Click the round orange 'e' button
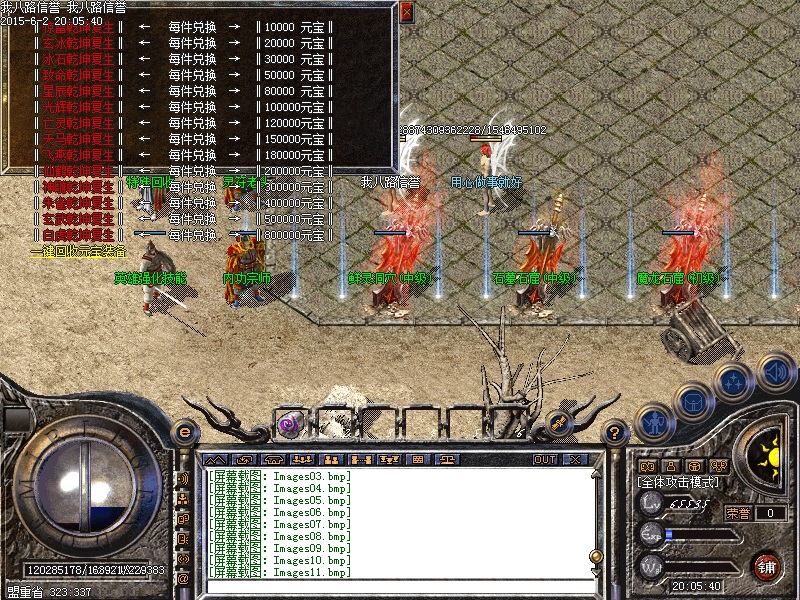The image size is (800, 600). (x=183, y=431)
